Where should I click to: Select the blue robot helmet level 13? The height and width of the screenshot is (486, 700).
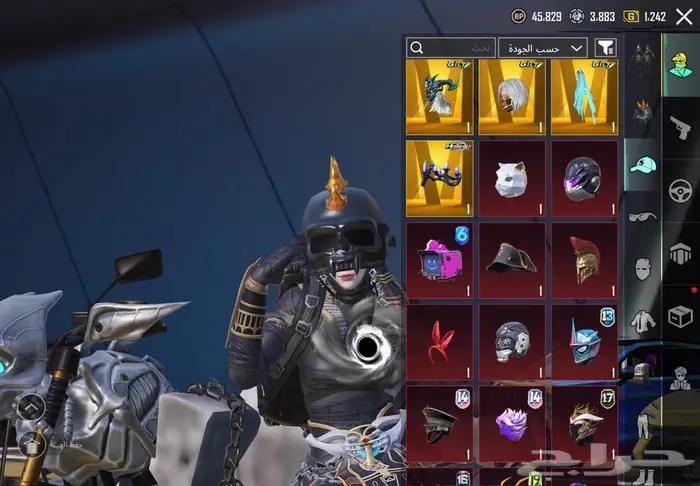(x=584, y=342)
